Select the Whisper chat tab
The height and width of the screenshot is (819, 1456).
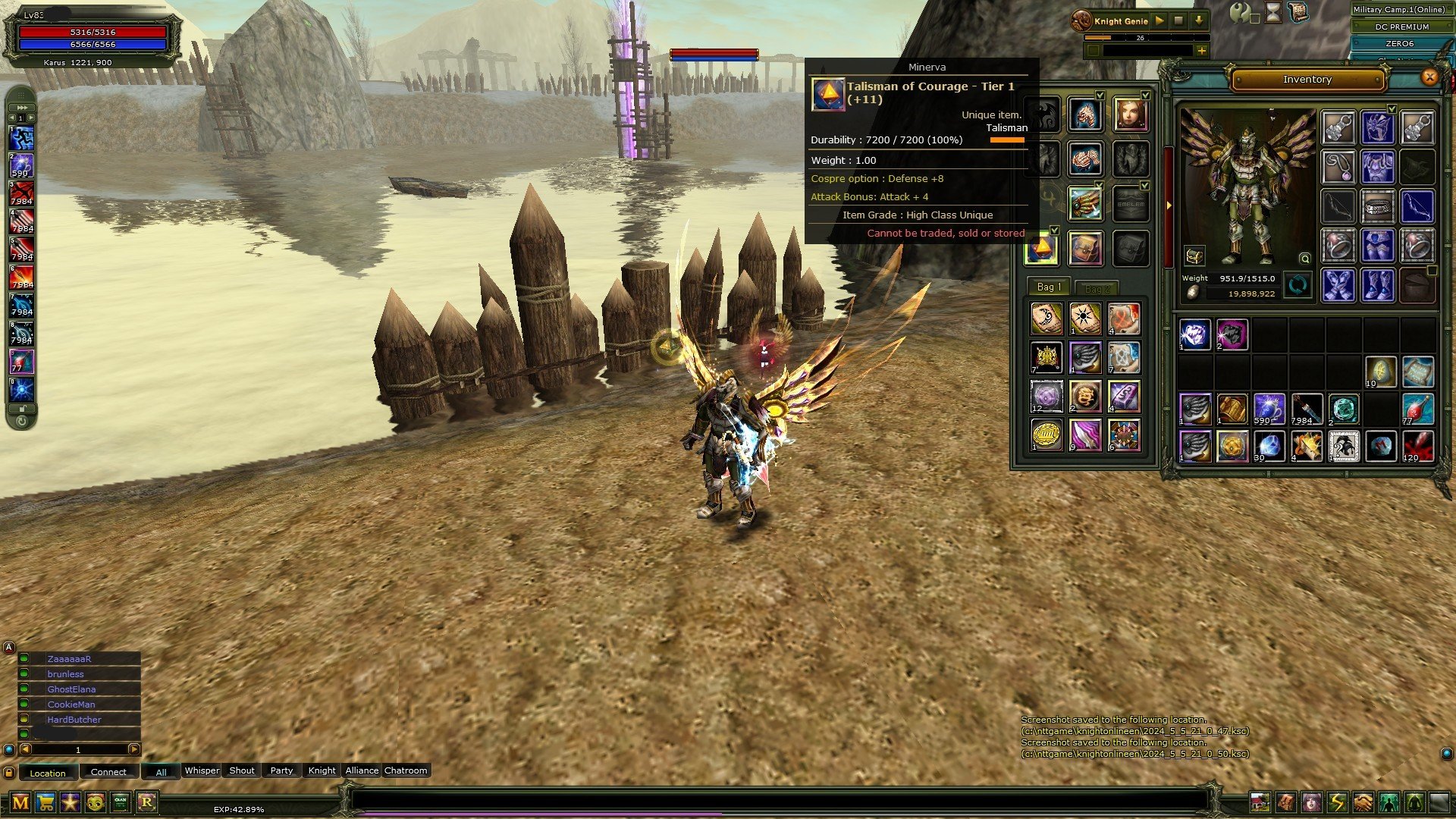point(202,770)
